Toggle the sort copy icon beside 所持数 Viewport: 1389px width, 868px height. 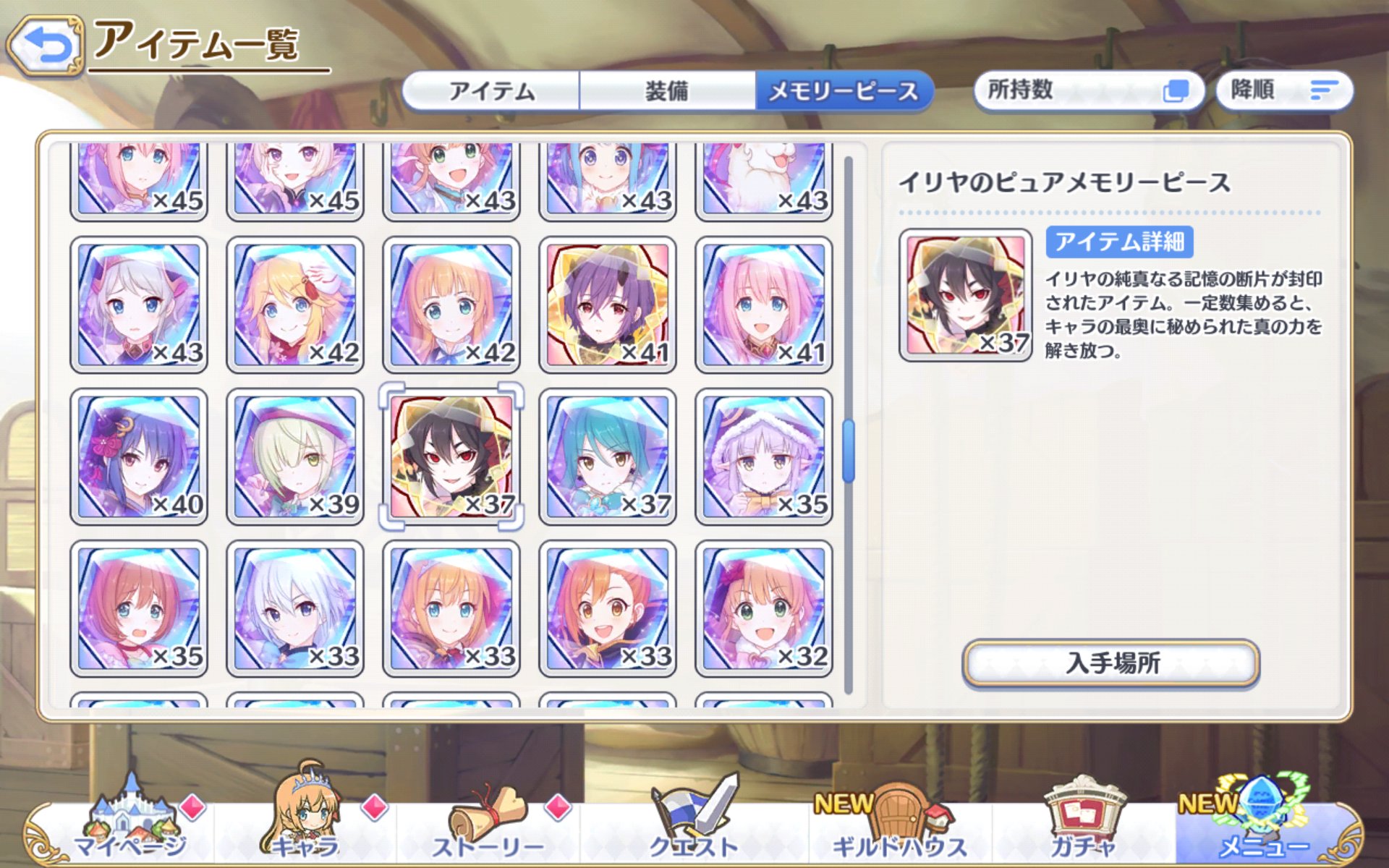tap(1177, 90)
